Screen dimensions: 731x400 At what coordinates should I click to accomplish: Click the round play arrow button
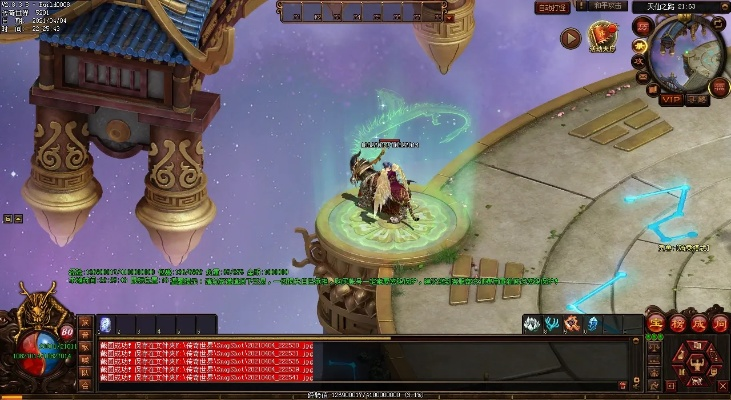point(570,39)
